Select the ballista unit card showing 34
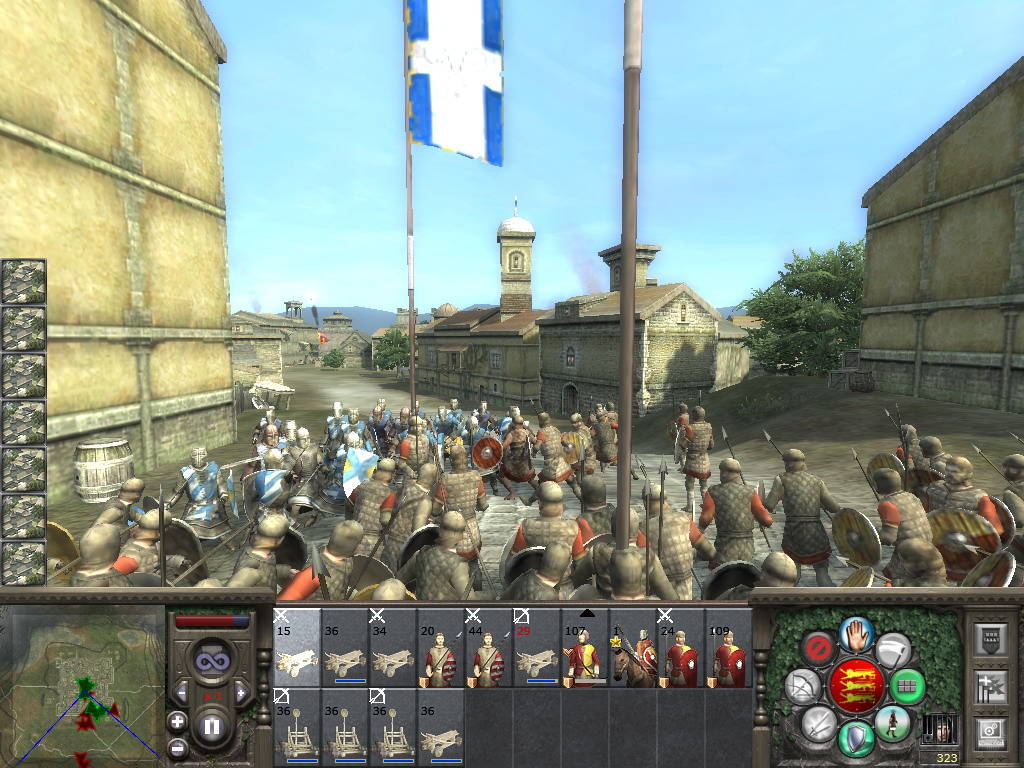The height and width of the screenshot is (768, 1024). 392,648
